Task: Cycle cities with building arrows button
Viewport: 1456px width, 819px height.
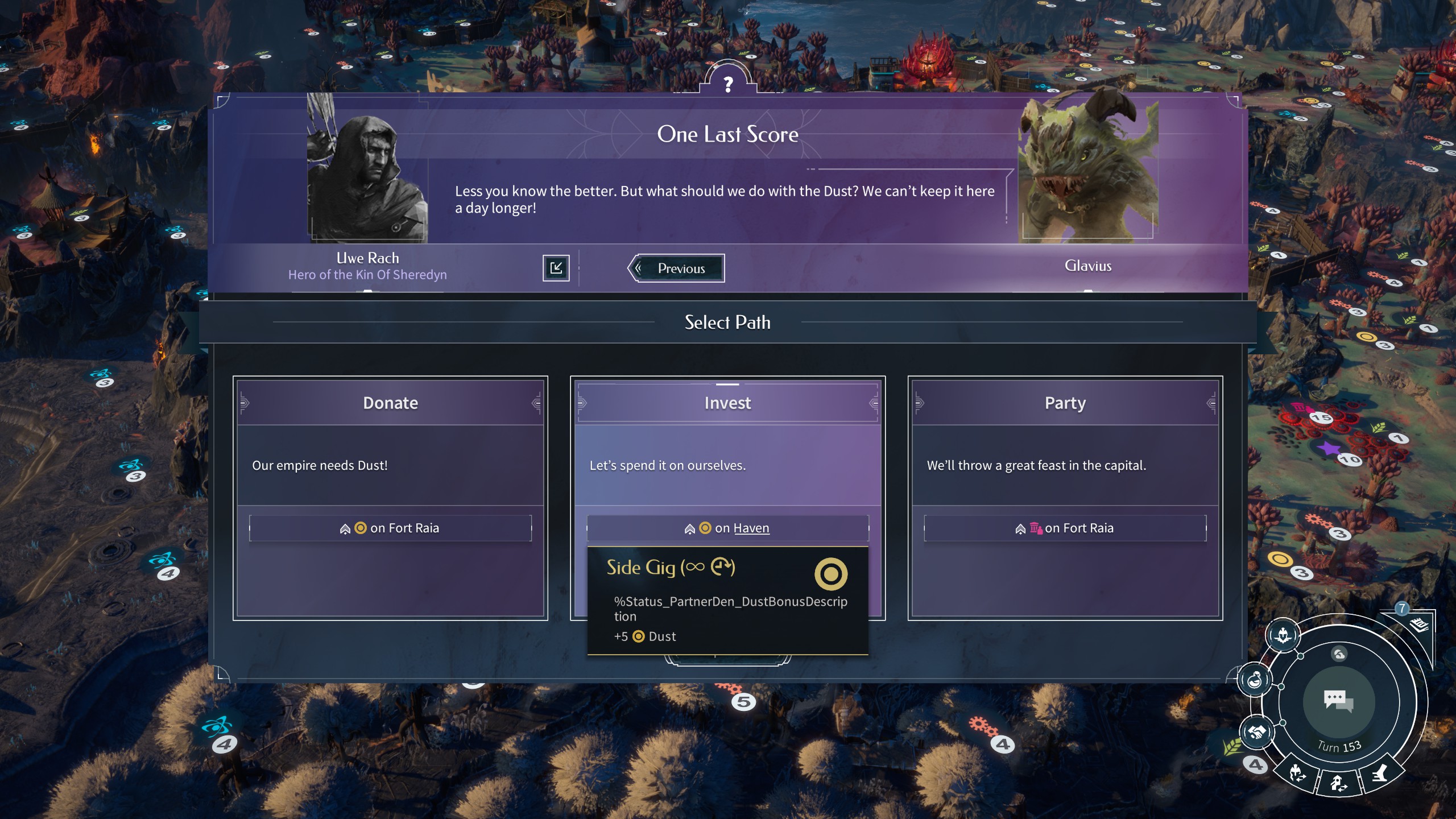Action: 1338,783
